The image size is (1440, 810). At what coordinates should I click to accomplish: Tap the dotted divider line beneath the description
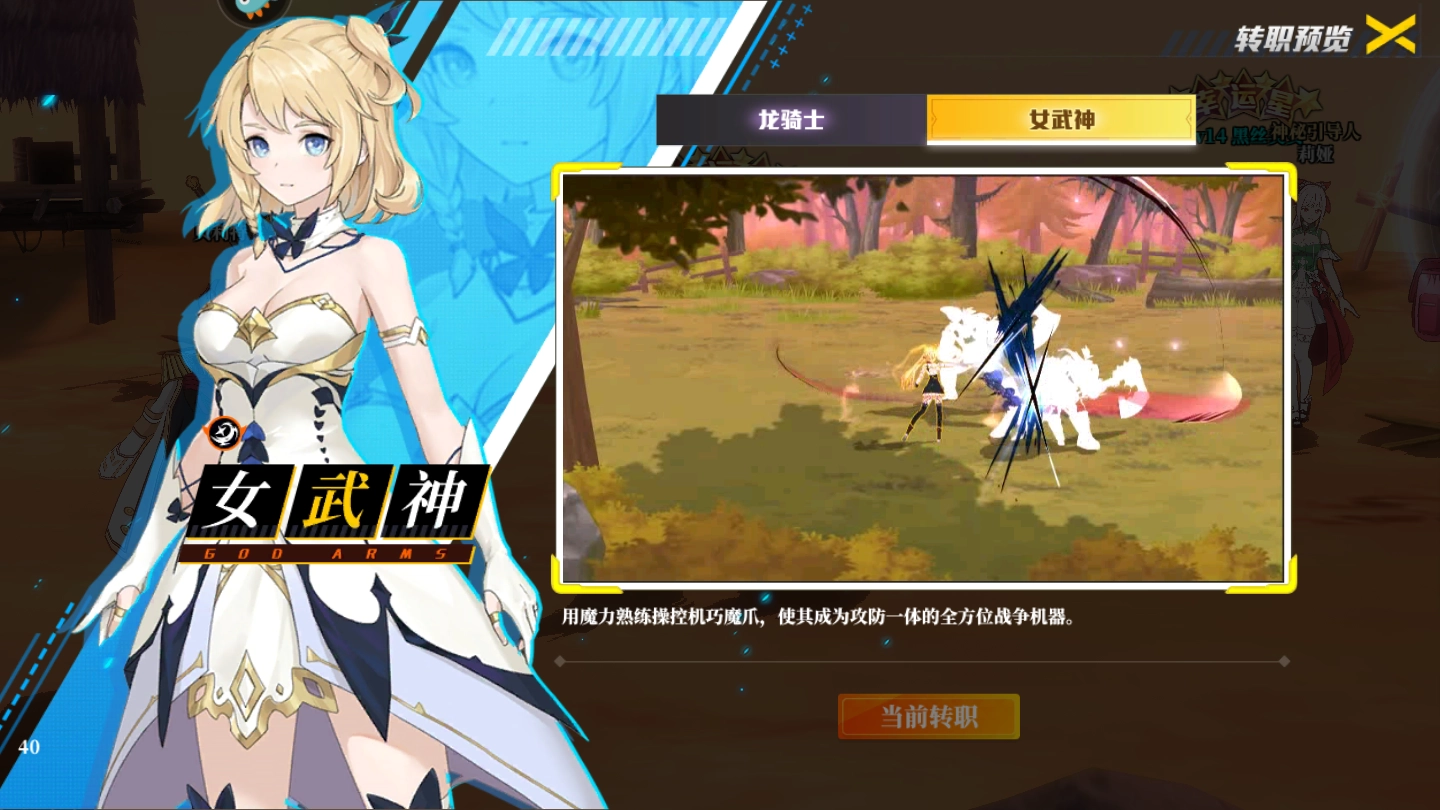point(920,660)
